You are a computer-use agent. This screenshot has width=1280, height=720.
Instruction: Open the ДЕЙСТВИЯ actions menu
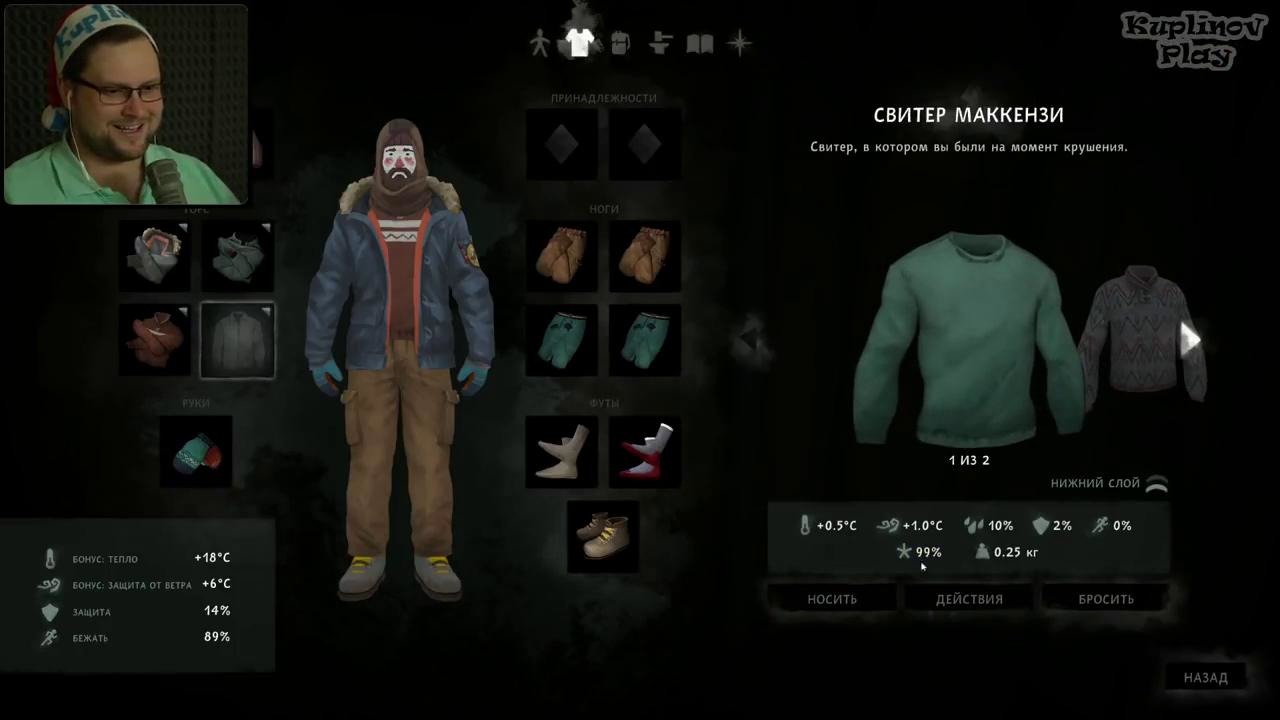tap(969, 599)
